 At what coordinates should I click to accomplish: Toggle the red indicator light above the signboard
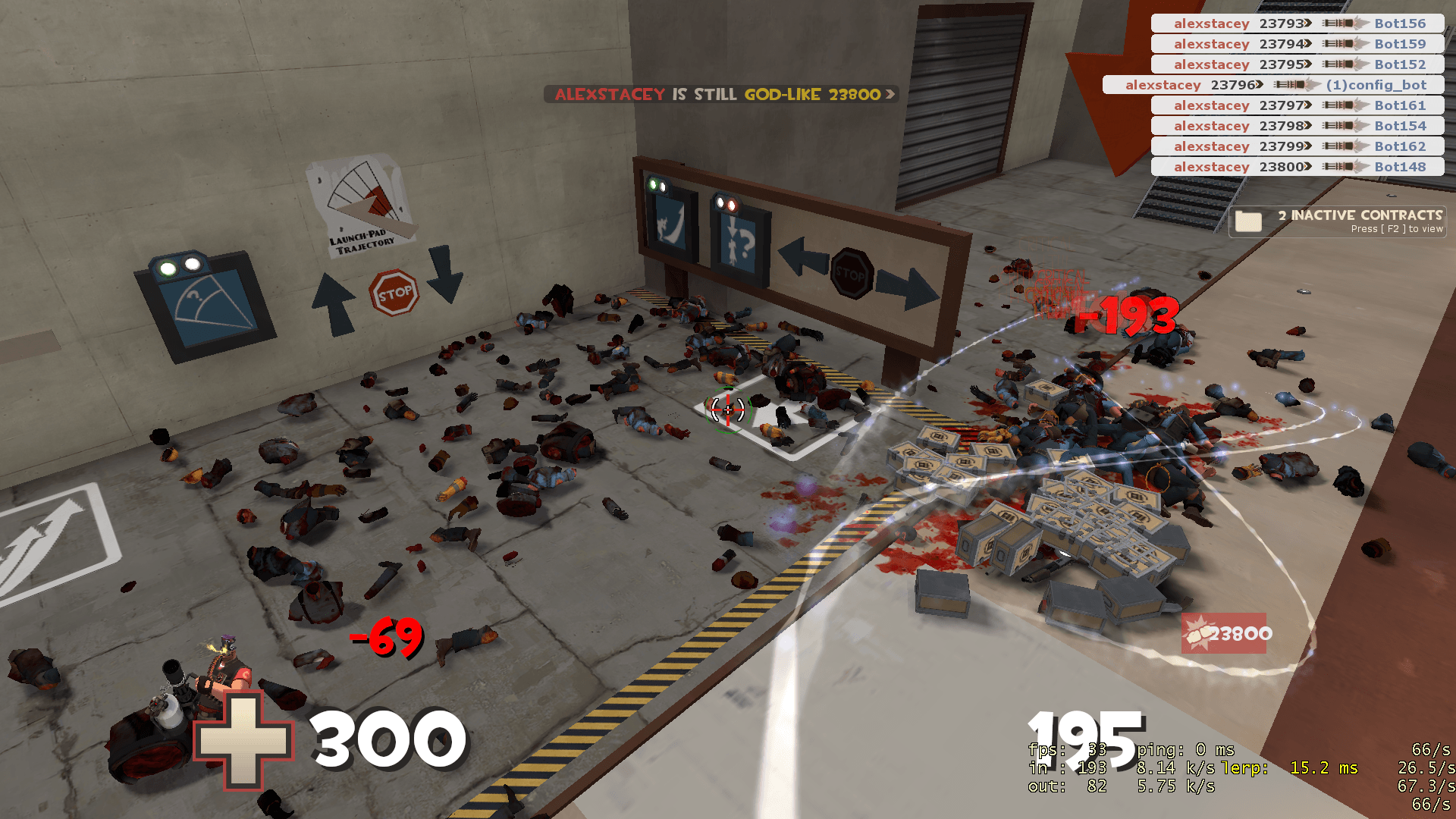point(732,205)
